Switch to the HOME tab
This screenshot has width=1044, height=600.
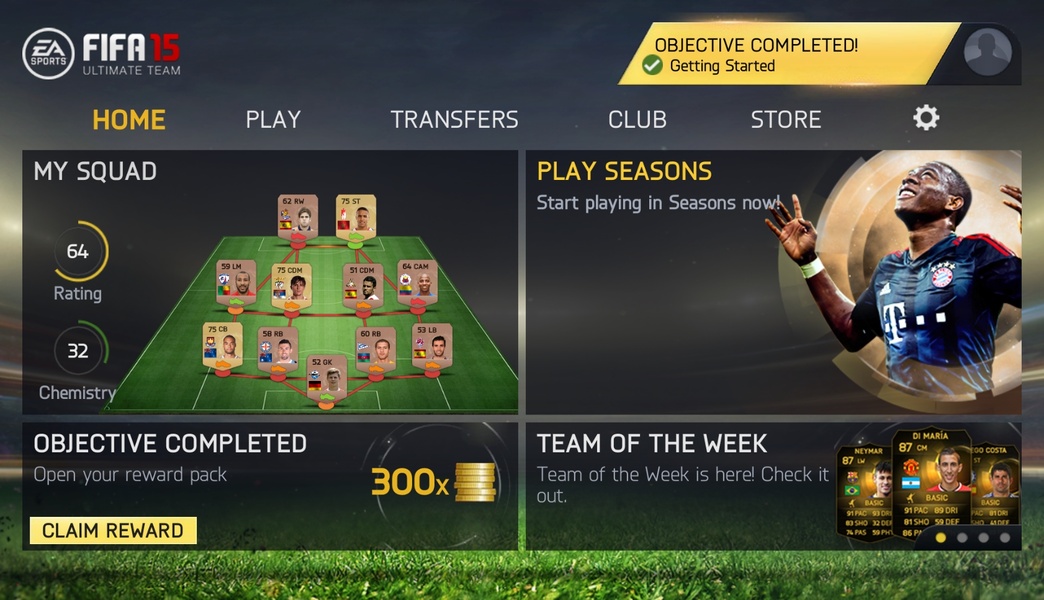coord(129,120)
